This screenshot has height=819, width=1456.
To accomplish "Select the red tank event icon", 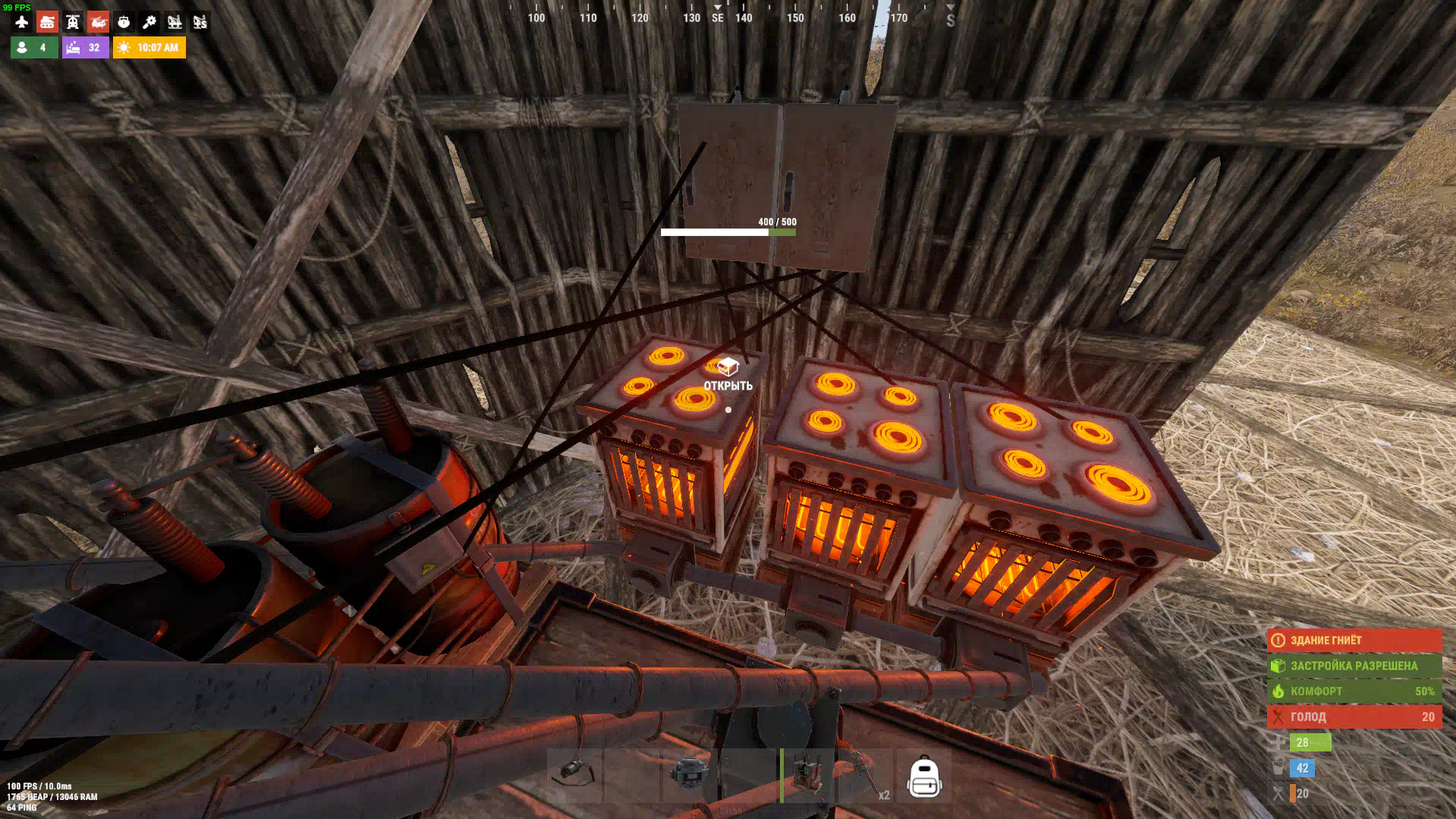I will (47, 22).
